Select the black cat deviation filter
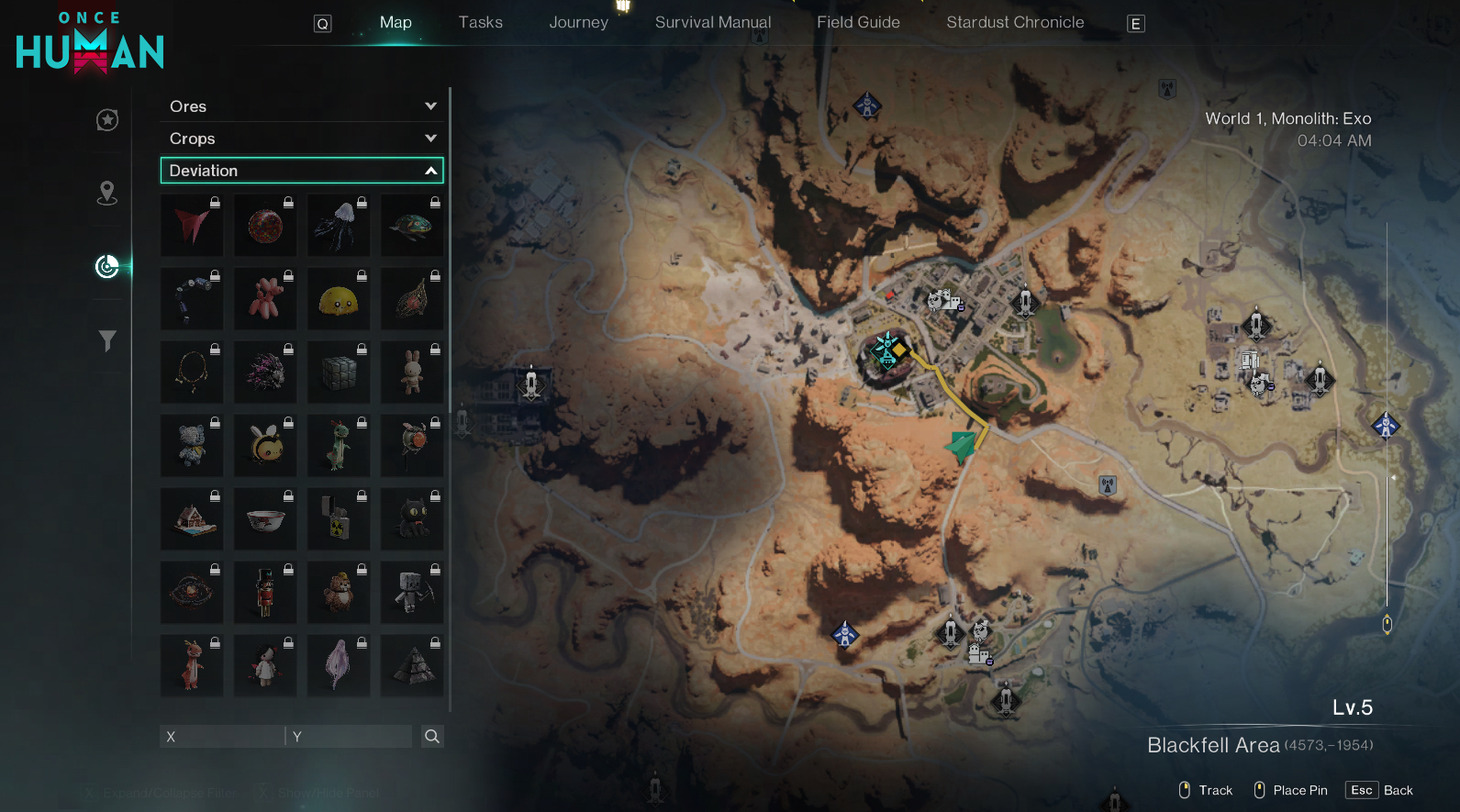 point(412,519)
